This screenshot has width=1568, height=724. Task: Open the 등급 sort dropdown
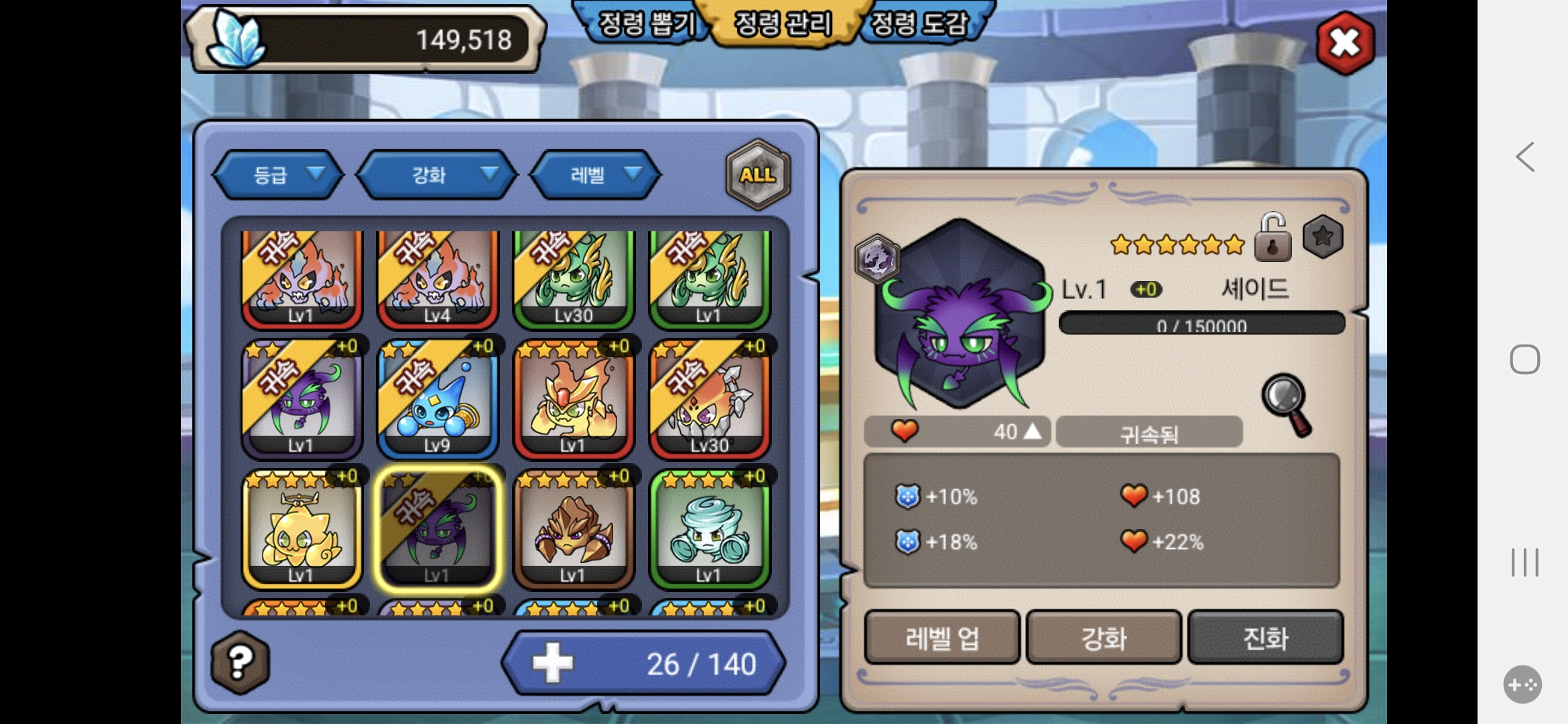point(278,175)
